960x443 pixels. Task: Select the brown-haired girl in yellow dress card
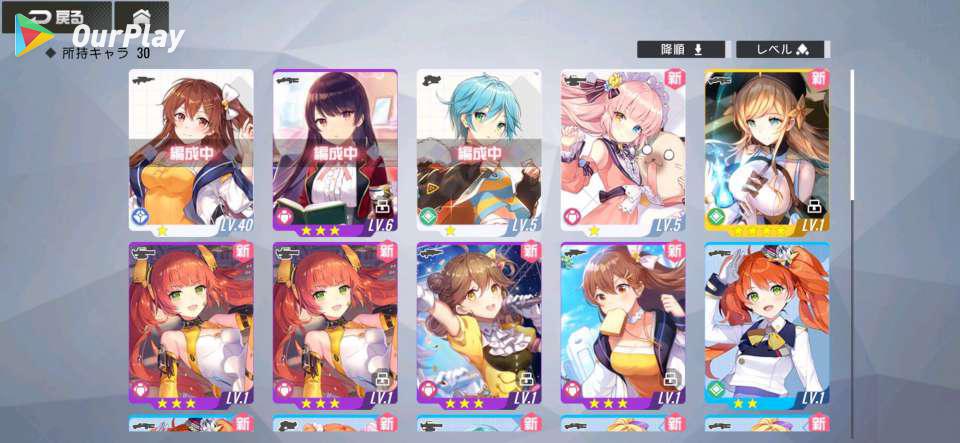(479, 324)
